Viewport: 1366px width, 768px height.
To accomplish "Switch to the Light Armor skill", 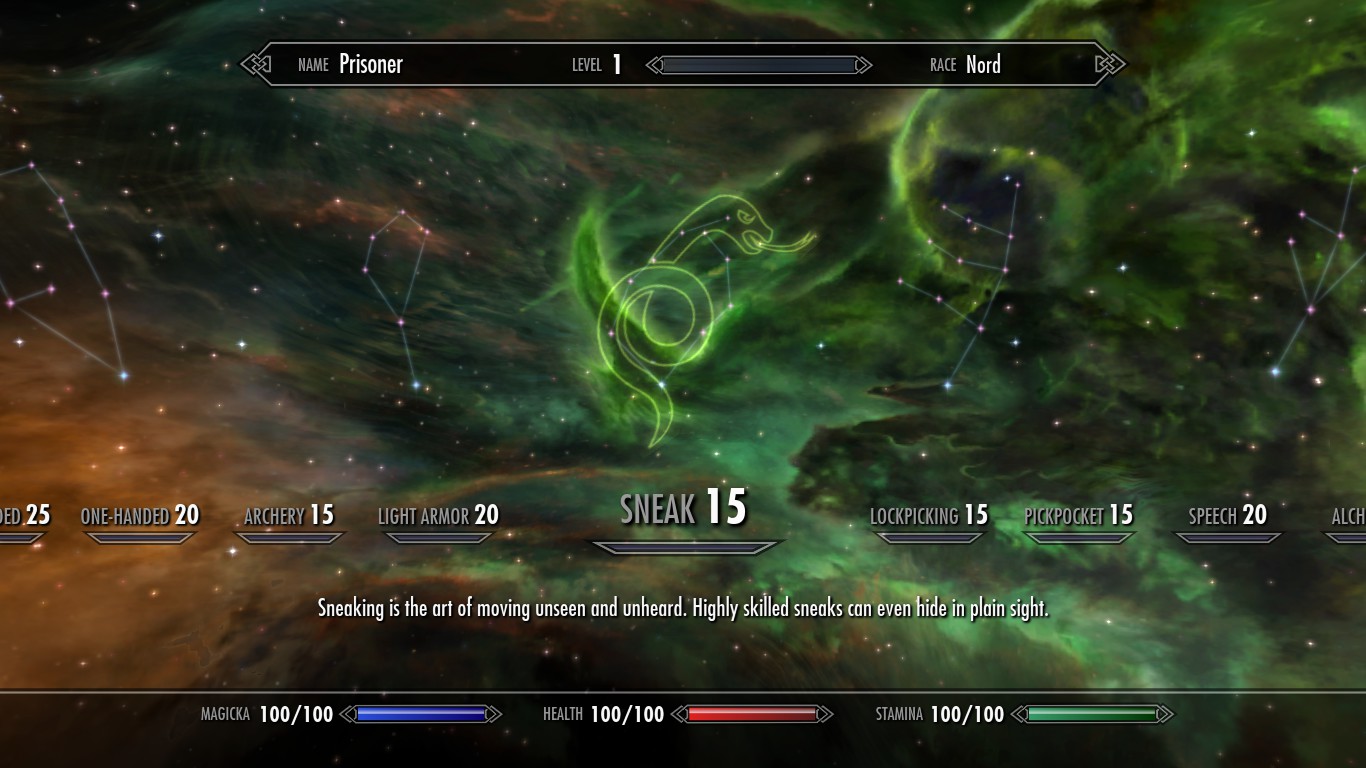I will [x=438, y=516].
